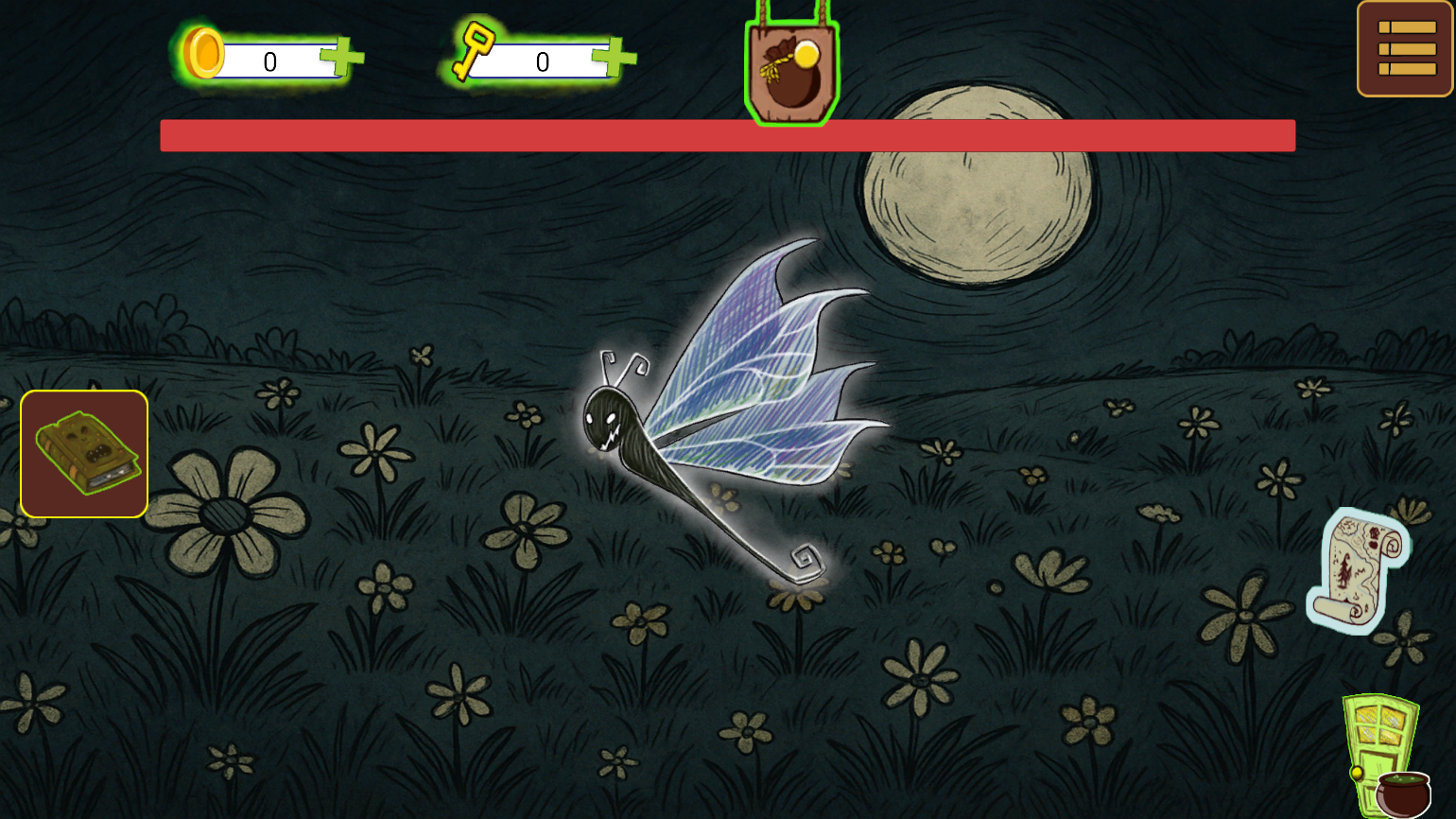Click the coin counter showing zero
Screen dimensions: 1456x819
269,61
